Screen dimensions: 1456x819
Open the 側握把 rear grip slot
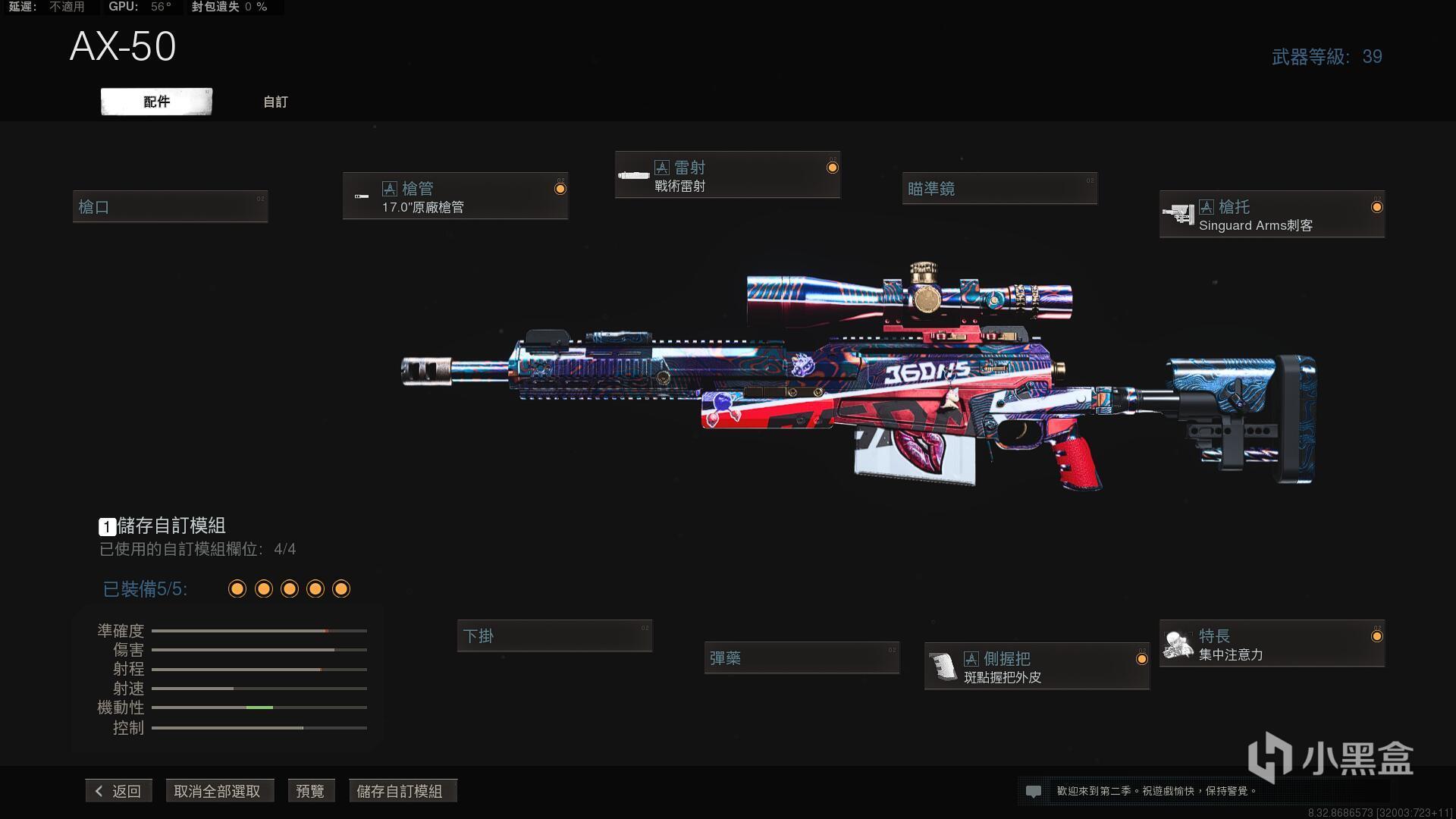pyautogui.click(x=1037, y=667)
